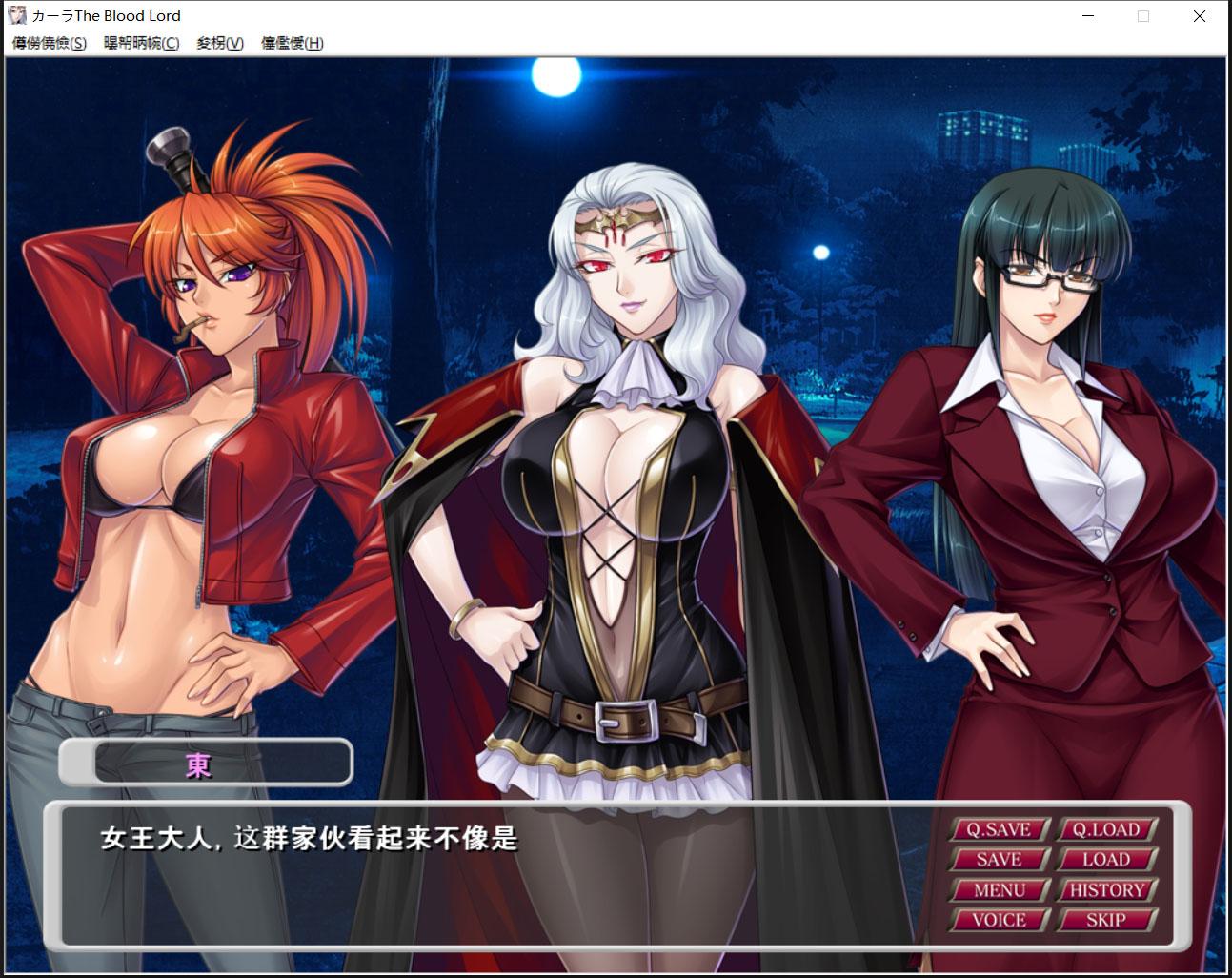The image size is (1232, 978).
Task: Open the HISTORY text backlog
Action: 1106,890
